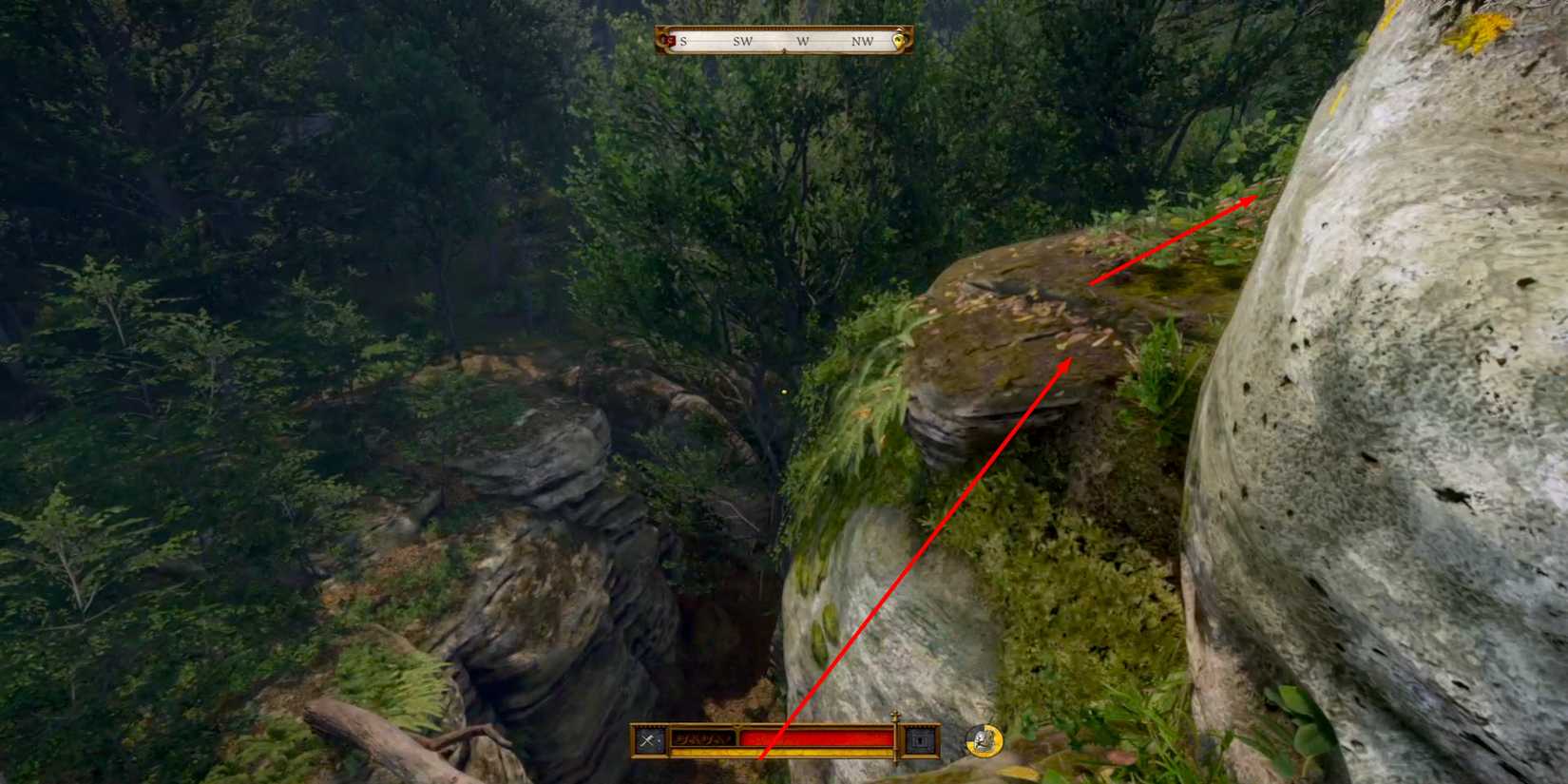1568x784 pixels.
Task: Select the glowing item sparkle near the cliff edge
Action: pyautogui.click(x=783, y=390)
